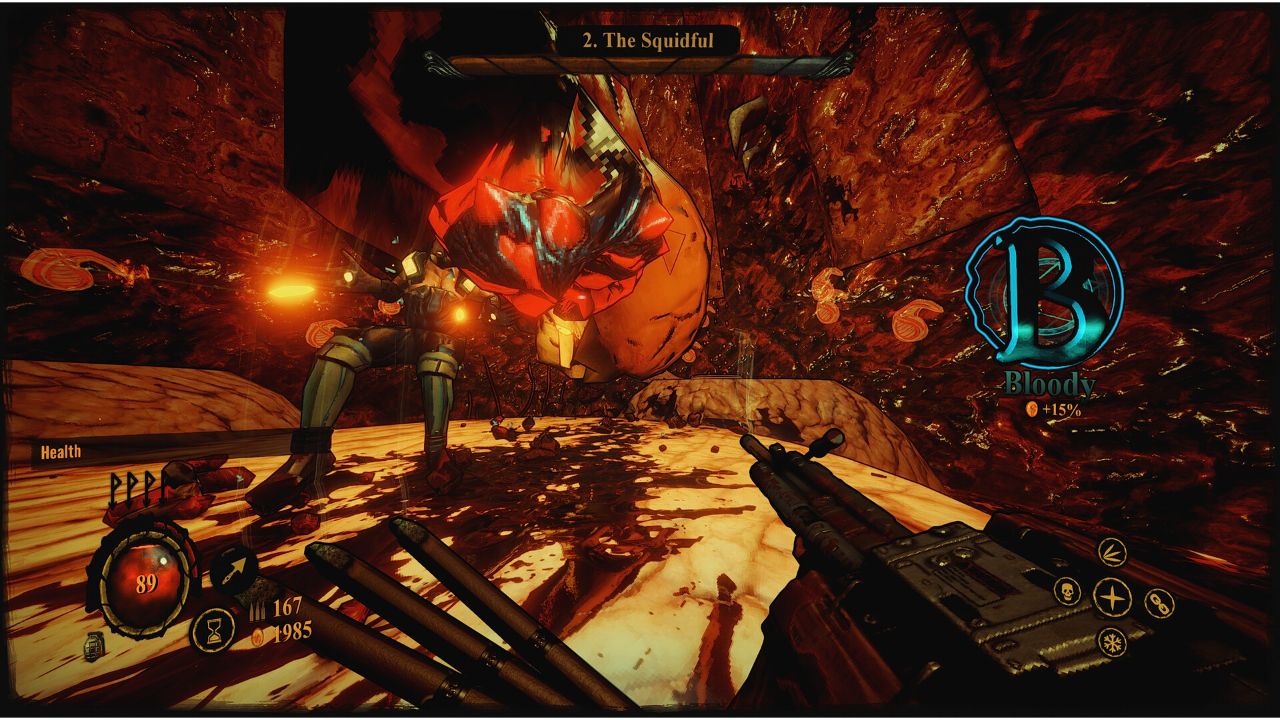Viewport: 1280px width, 720px height.
Task: Select the skull ability icon
Action: tap(1067, 591)
